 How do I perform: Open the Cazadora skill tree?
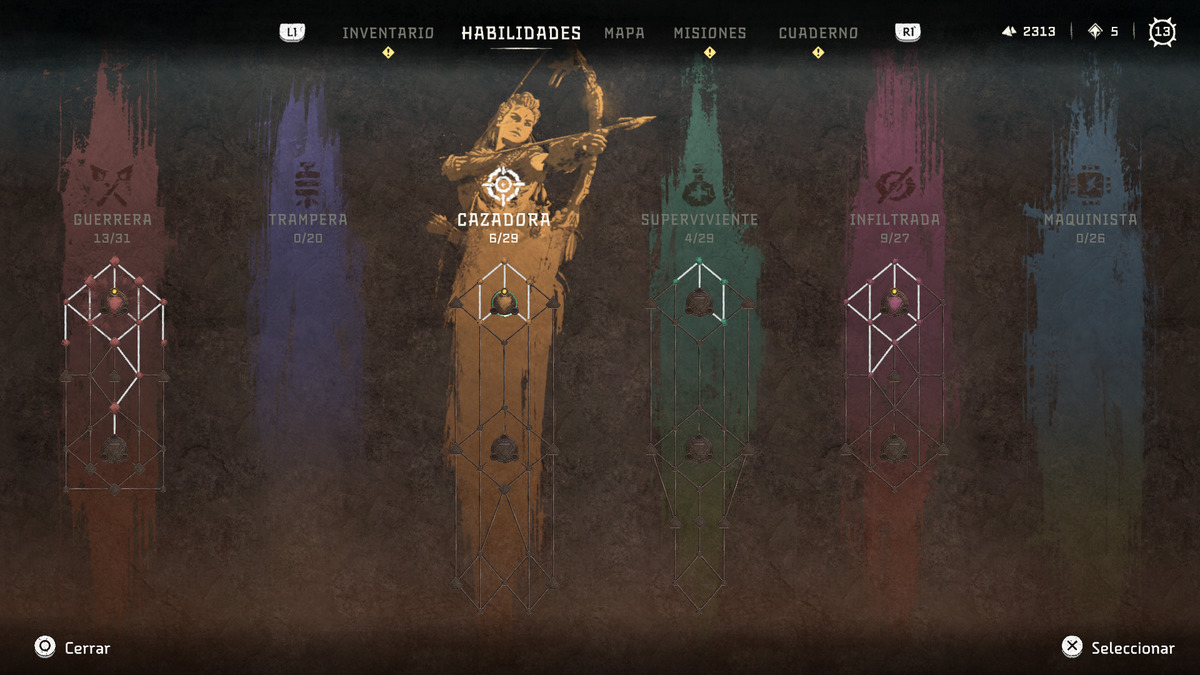tap(503, 219)
